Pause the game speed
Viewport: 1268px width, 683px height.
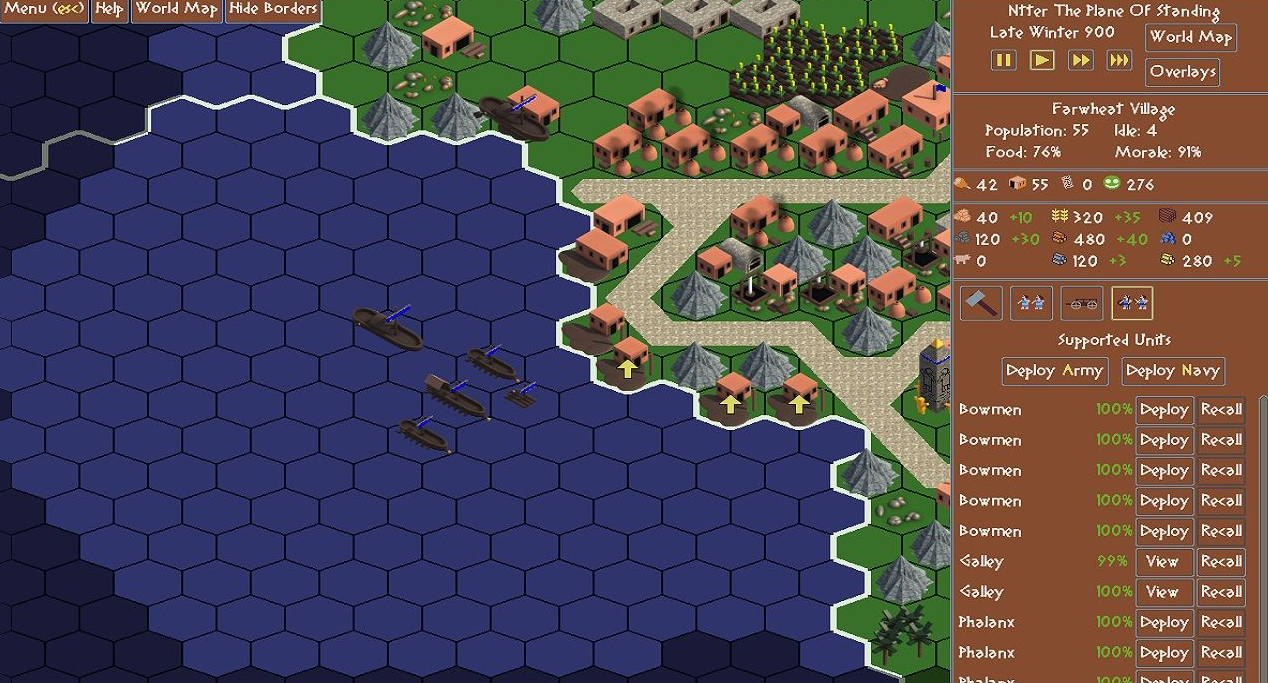[1003, 60]
